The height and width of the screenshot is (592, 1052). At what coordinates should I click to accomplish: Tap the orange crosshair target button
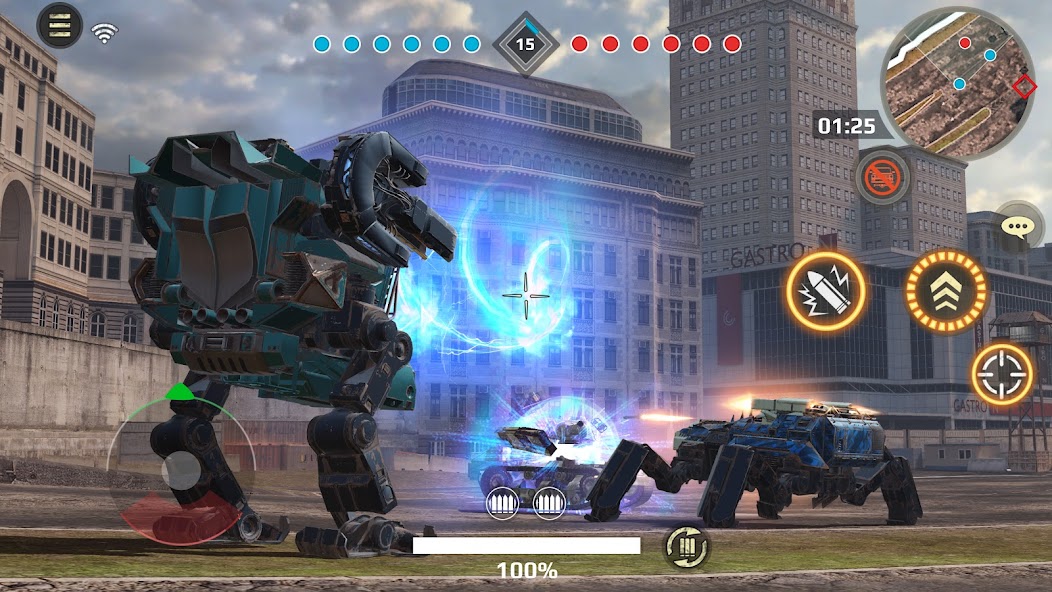pyautogui.click(x=1002, y=374)
